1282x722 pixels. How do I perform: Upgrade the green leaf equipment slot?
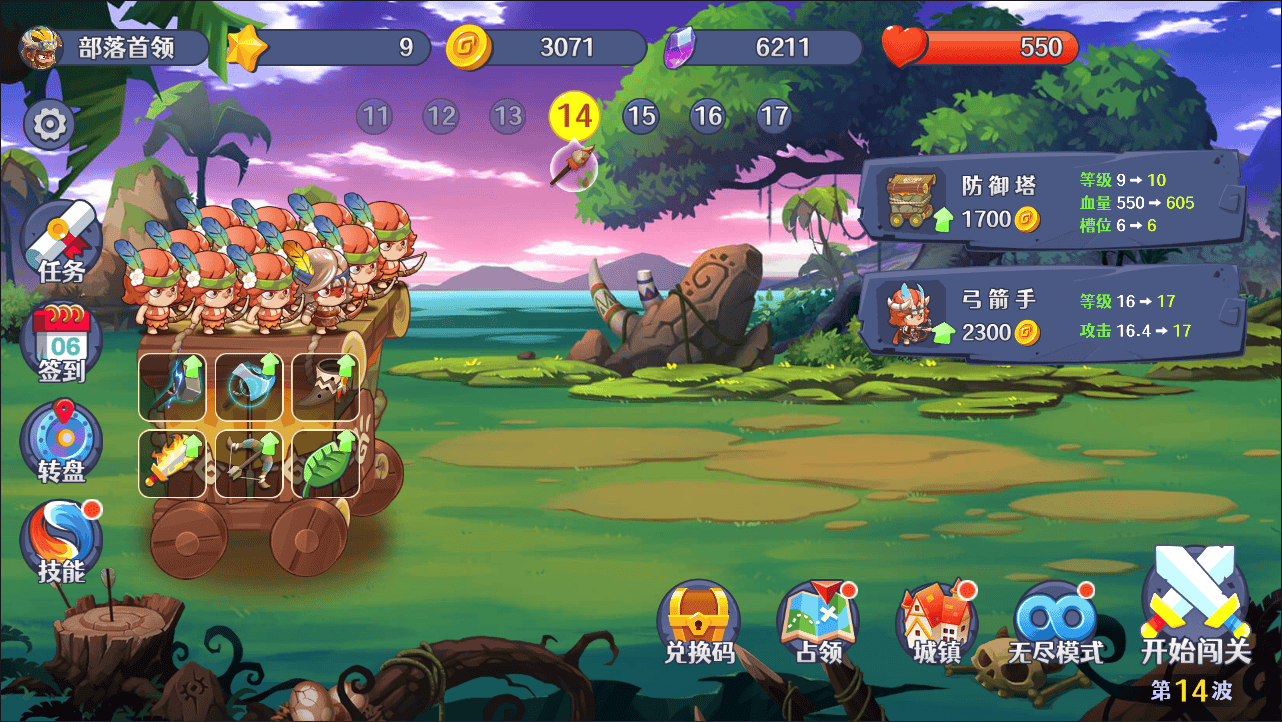326,464
